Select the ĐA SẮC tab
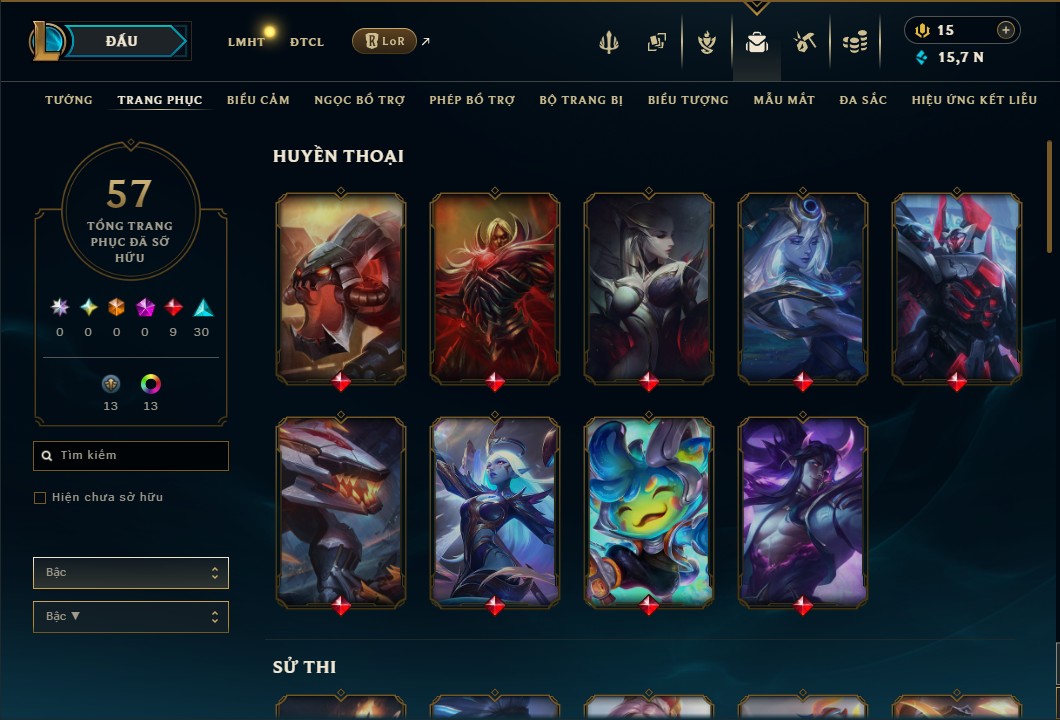 click(x=863, y=100)
